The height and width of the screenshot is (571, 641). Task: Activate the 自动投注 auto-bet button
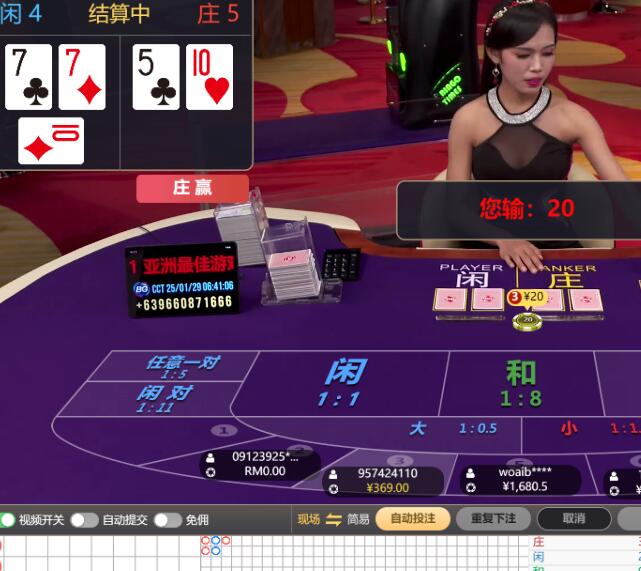[x=412, y=519]
